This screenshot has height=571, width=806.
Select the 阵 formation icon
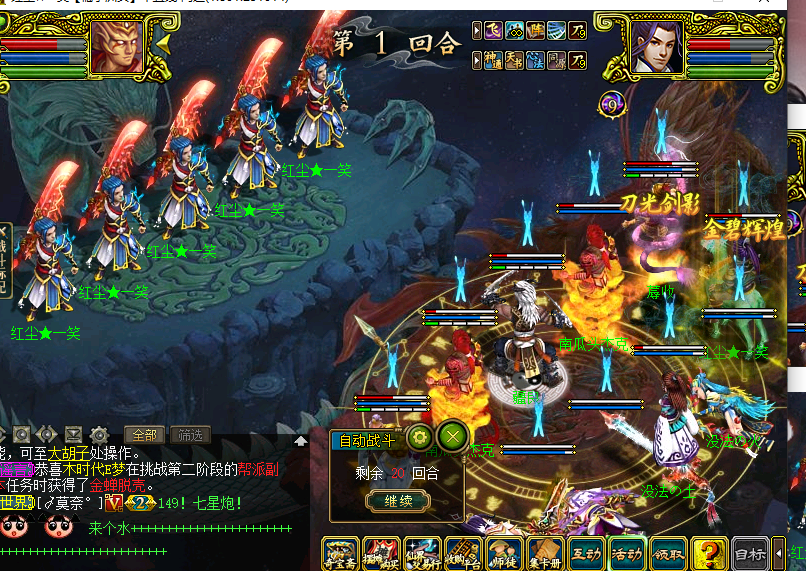click(539, 30)
